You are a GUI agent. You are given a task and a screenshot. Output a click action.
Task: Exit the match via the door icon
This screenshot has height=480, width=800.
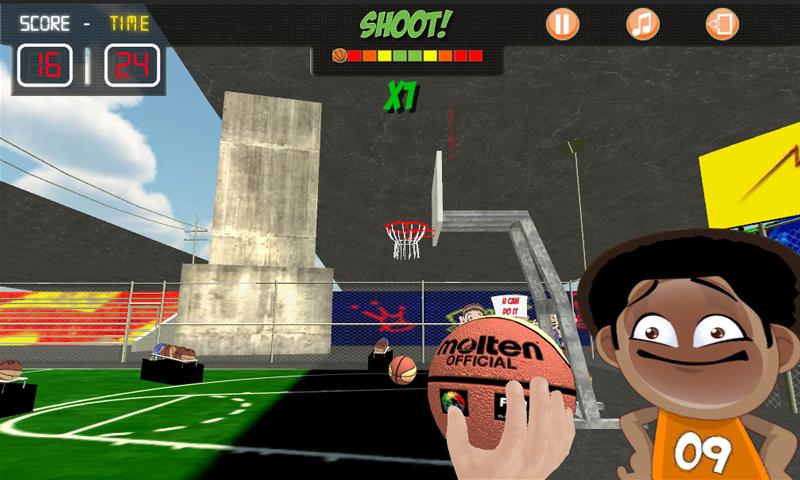[x=721, y=23]
